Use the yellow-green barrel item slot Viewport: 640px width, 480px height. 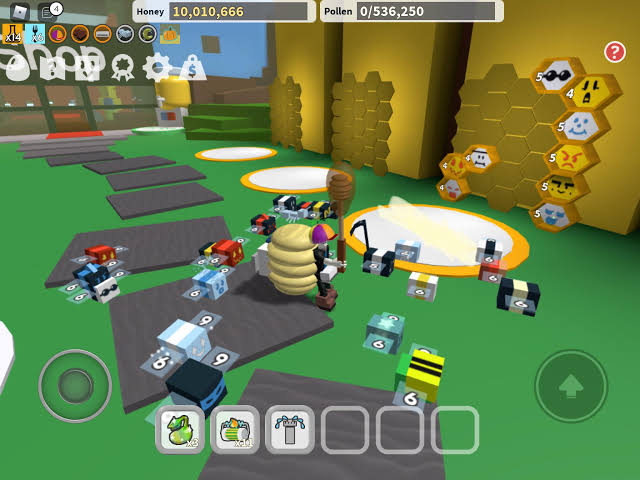[x=235, y=430]
